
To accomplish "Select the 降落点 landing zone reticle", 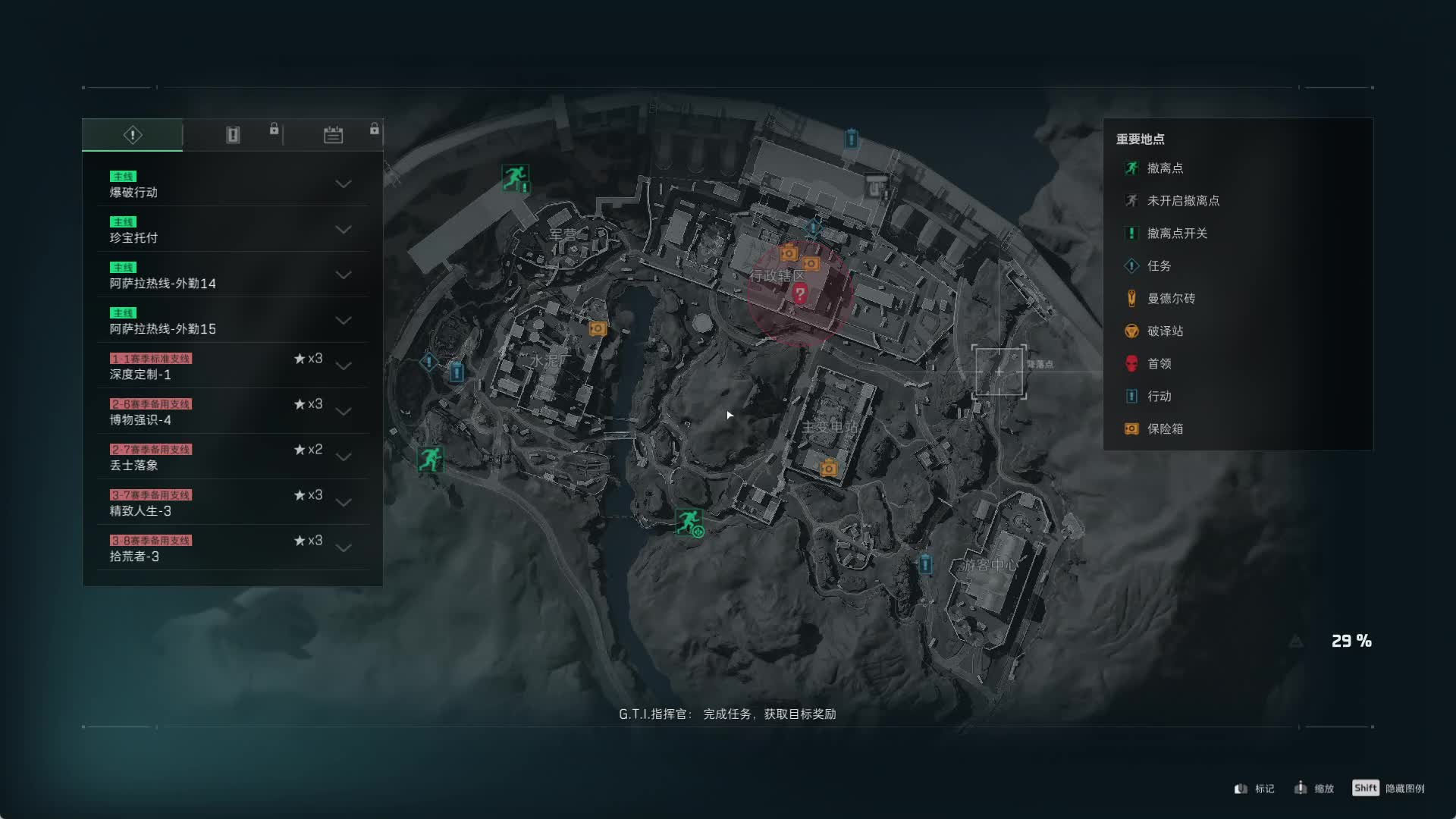I will (999, 372).
